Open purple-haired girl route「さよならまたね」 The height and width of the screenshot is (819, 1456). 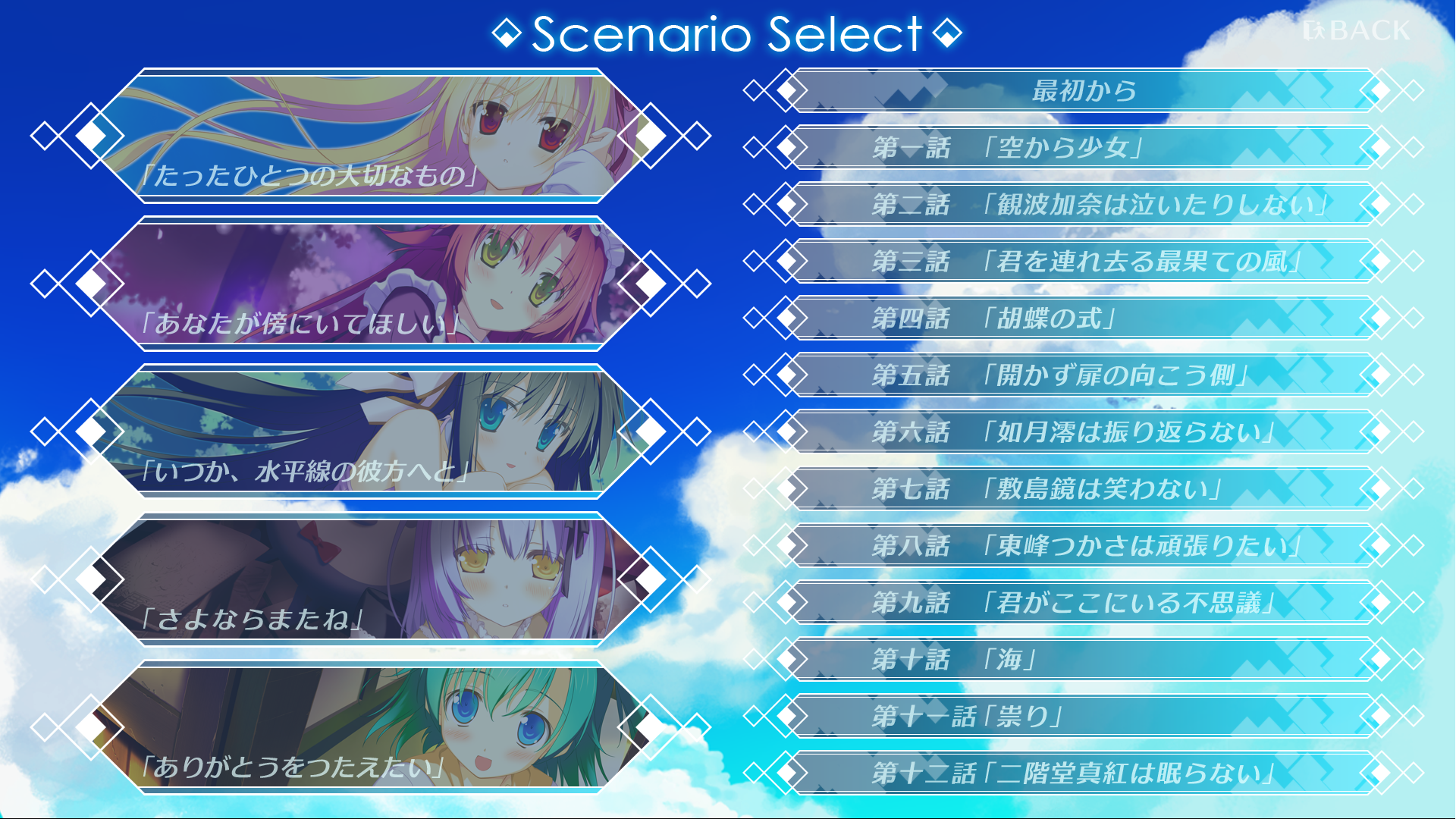370,580
